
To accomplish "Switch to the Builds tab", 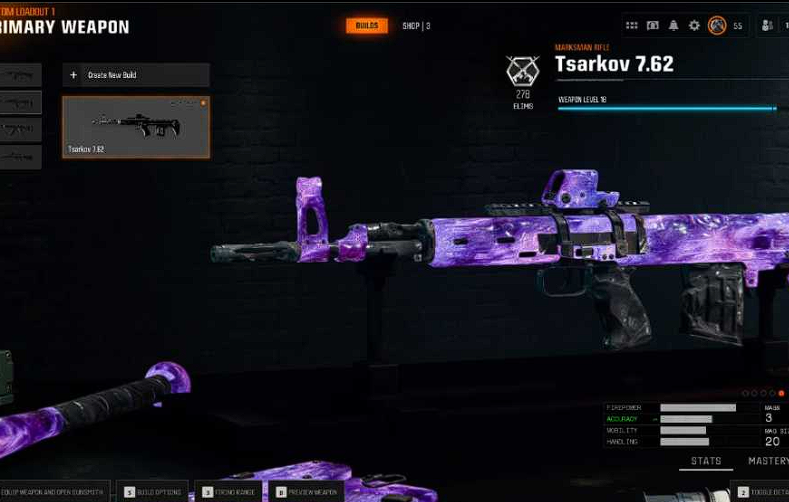I will (x=367, y=25).
